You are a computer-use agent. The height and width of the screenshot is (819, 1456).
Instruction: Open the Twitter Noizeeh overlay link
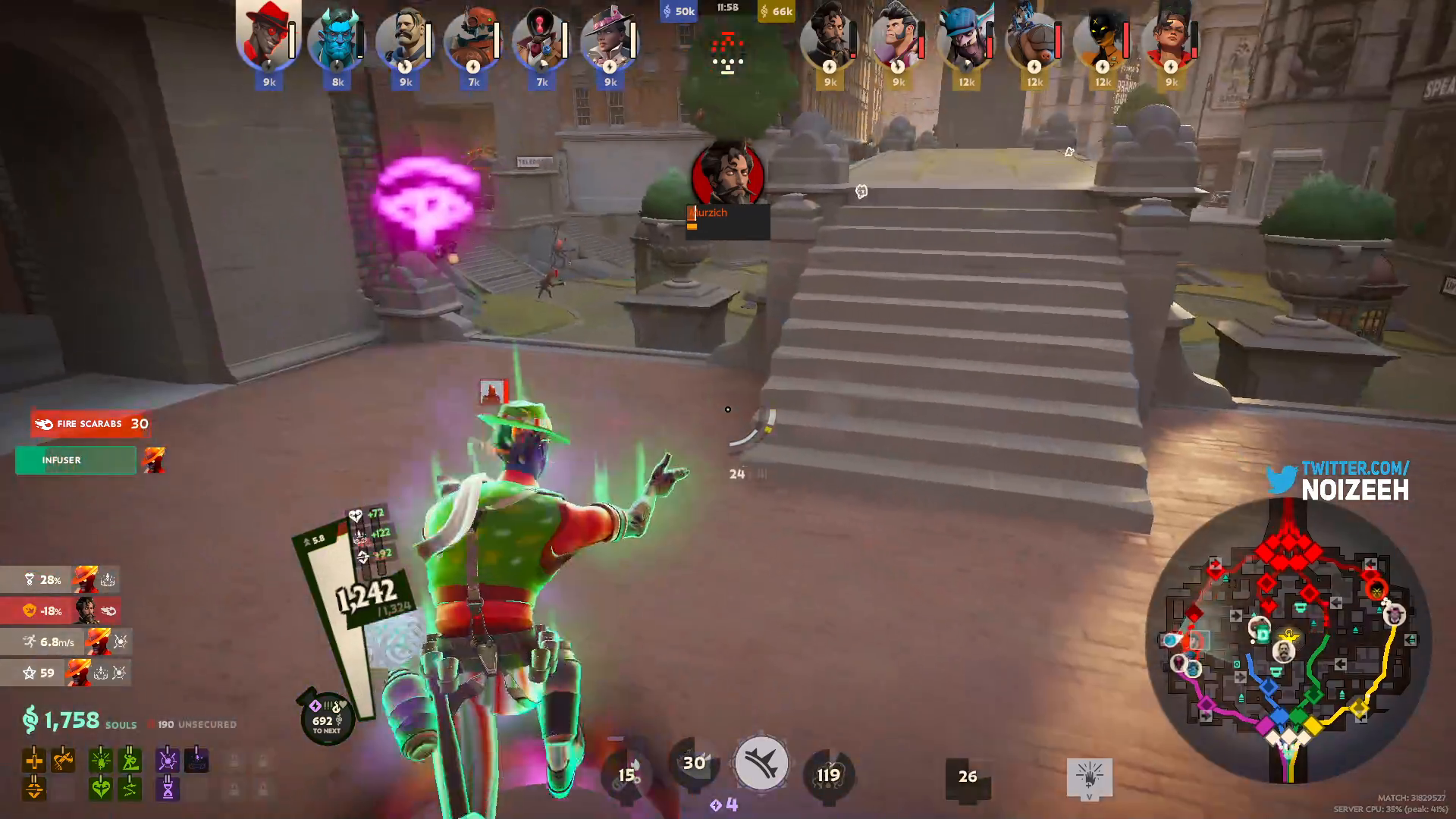(1338, 481)
